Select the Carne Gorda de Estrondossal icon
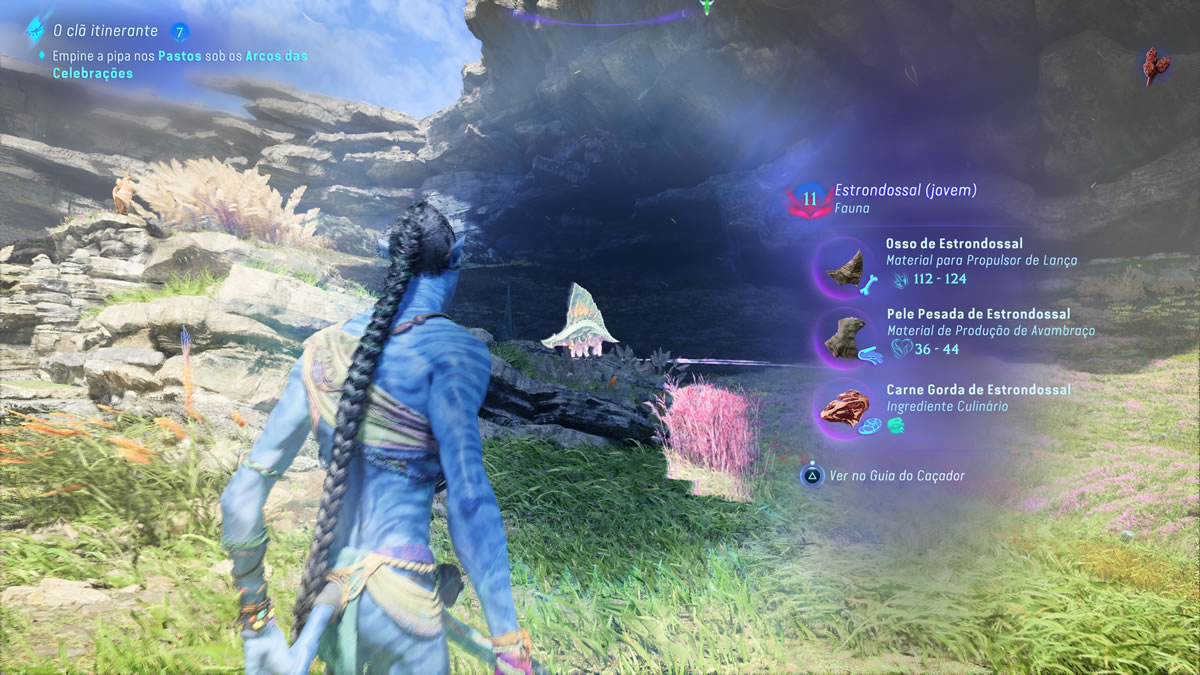Viewport: 1200px width, 675px height. click(x=843, y=408)
